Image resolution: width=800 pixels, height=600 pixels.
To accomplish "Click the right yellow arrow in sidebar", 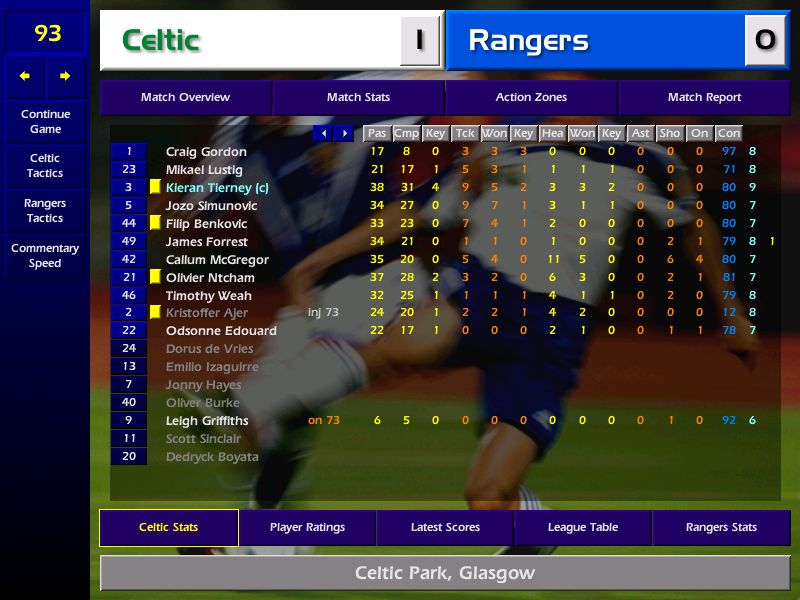I will pos(65,76).
